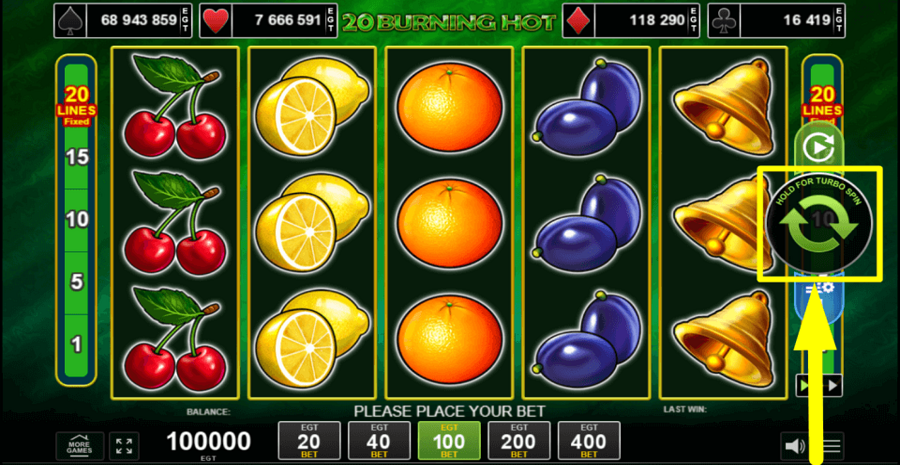The image size is (900, 465).
Task: Click the double-arrow fast-forward button
Action: point(819,385)
